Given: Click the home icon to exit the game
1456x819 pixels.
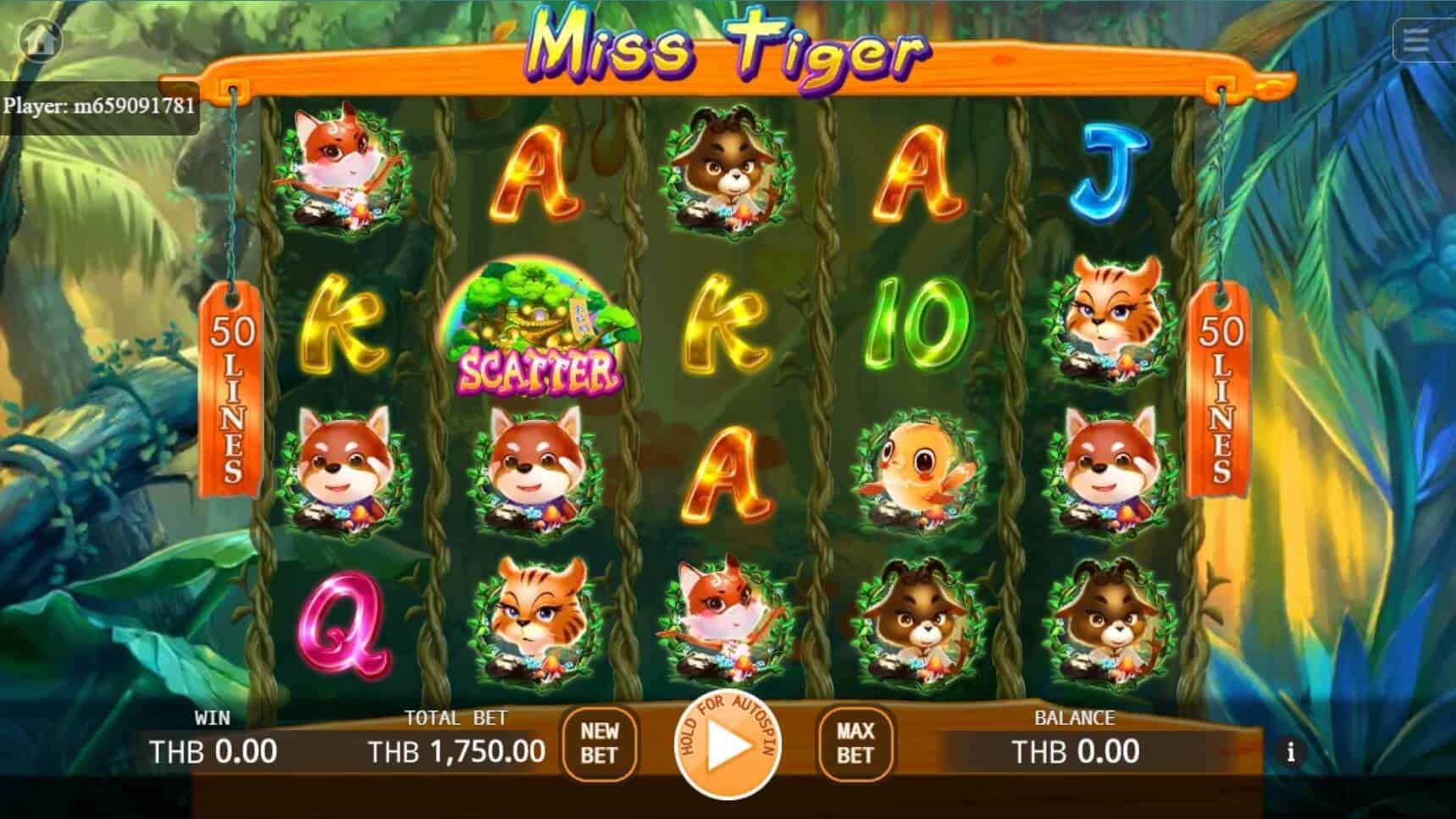Looking at the screenshot, I should (x=40, y=37).
